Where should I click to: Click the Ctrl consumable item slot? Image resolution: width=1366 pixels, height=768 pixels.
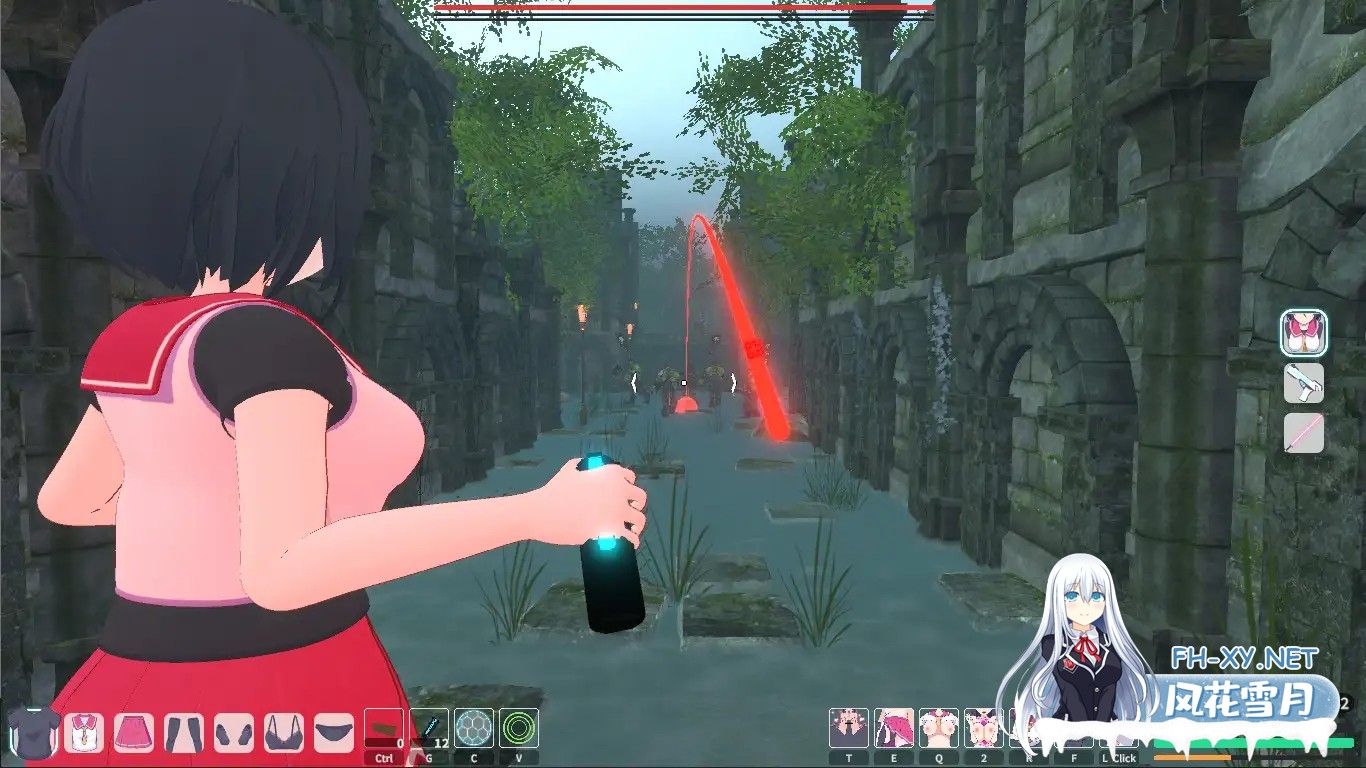coord(384,726)
